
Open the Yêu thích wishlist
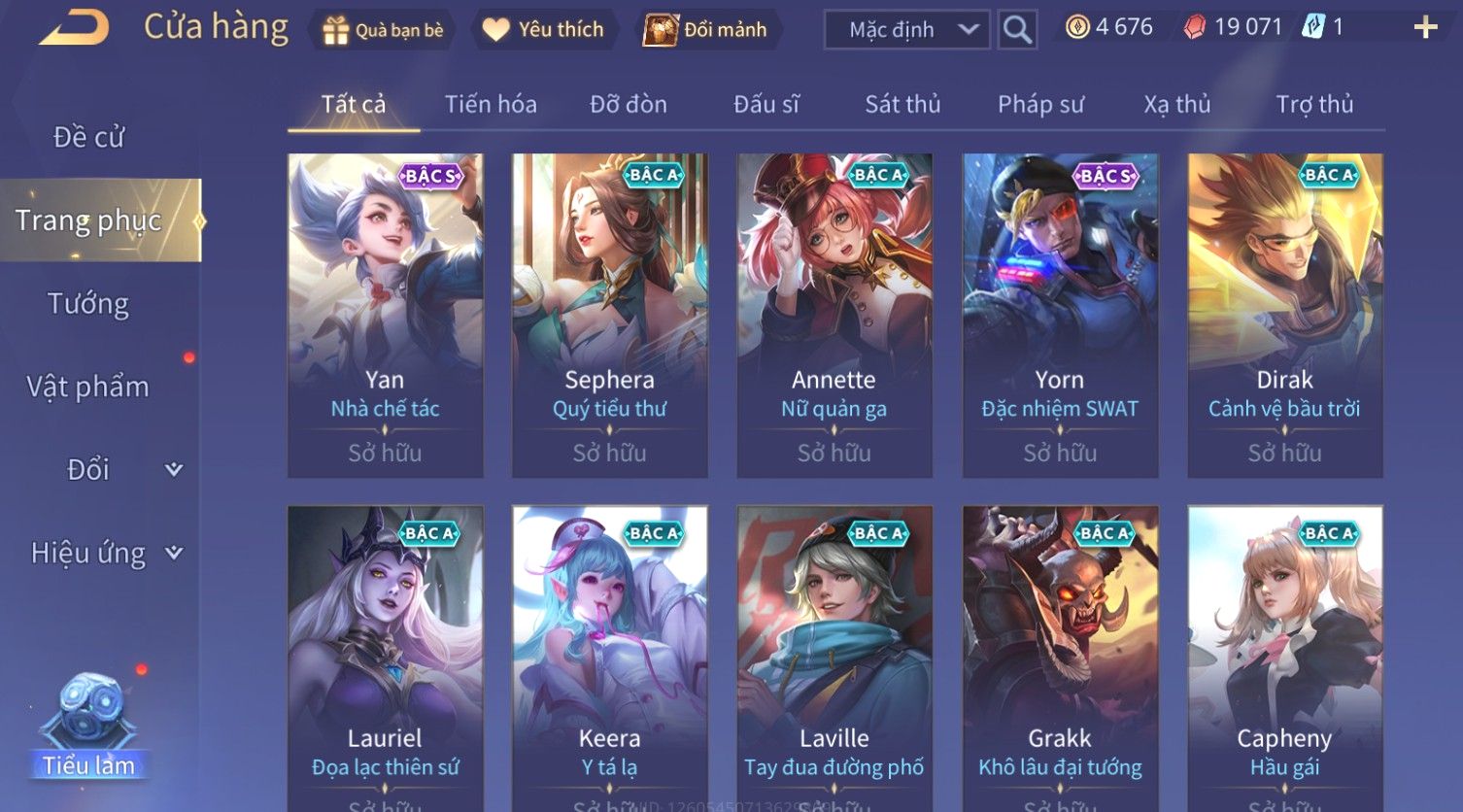click(x=543, y=30)
